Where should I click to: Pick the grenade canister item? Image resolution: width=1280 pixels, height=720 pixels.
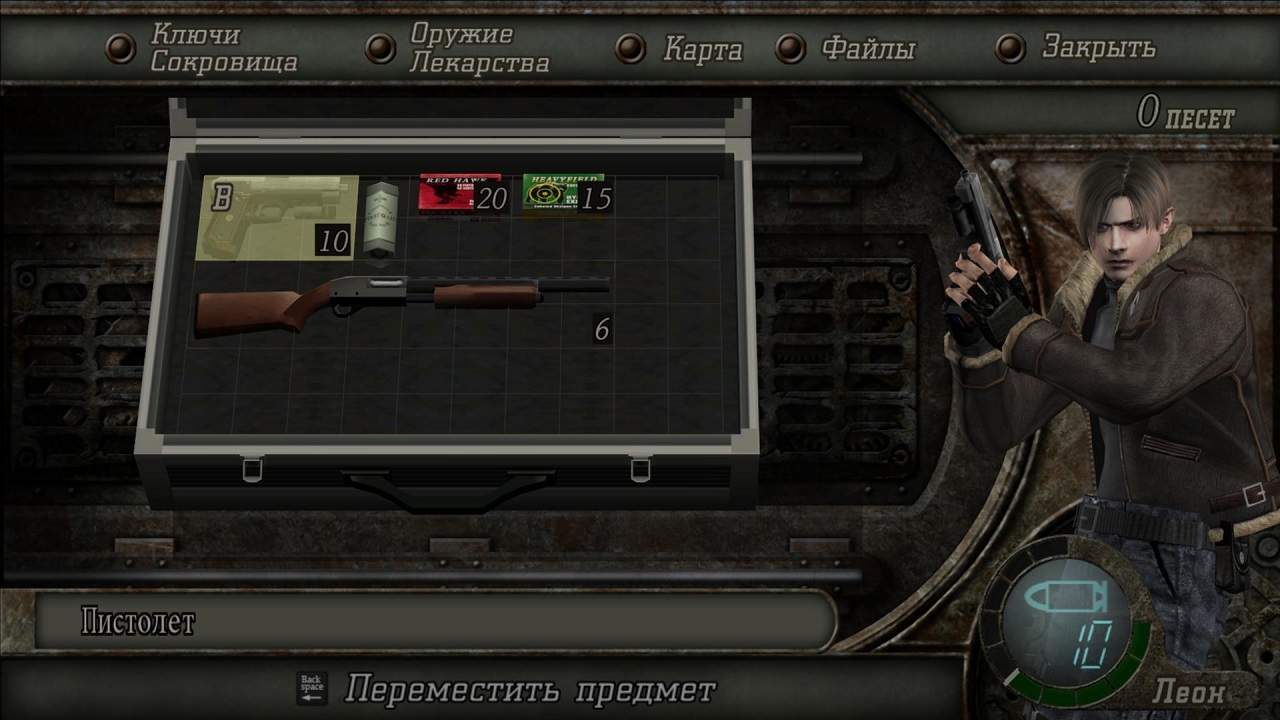[x=379, y=218]
